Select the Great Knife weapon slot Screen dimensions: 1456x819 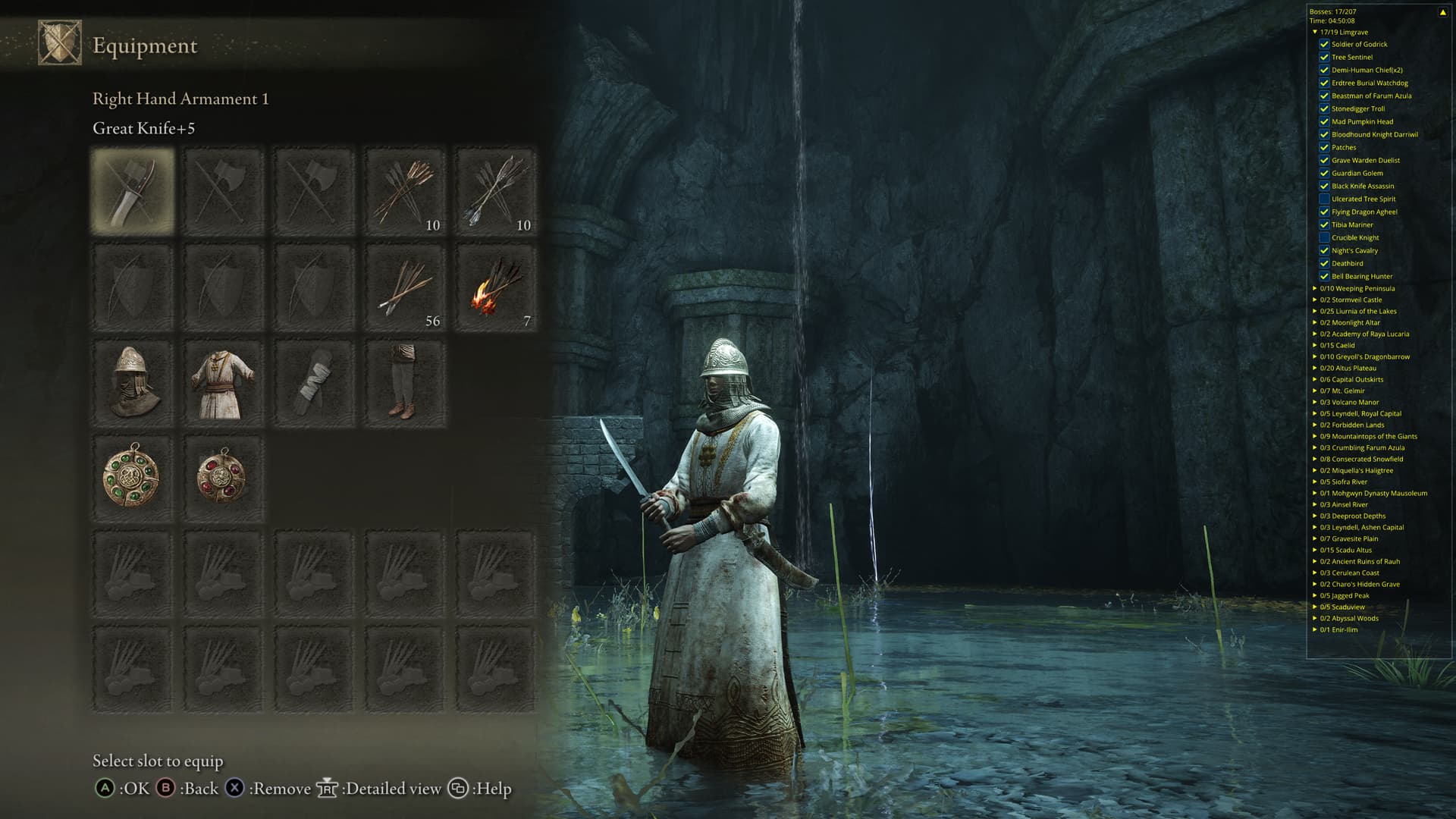[133, 190]
